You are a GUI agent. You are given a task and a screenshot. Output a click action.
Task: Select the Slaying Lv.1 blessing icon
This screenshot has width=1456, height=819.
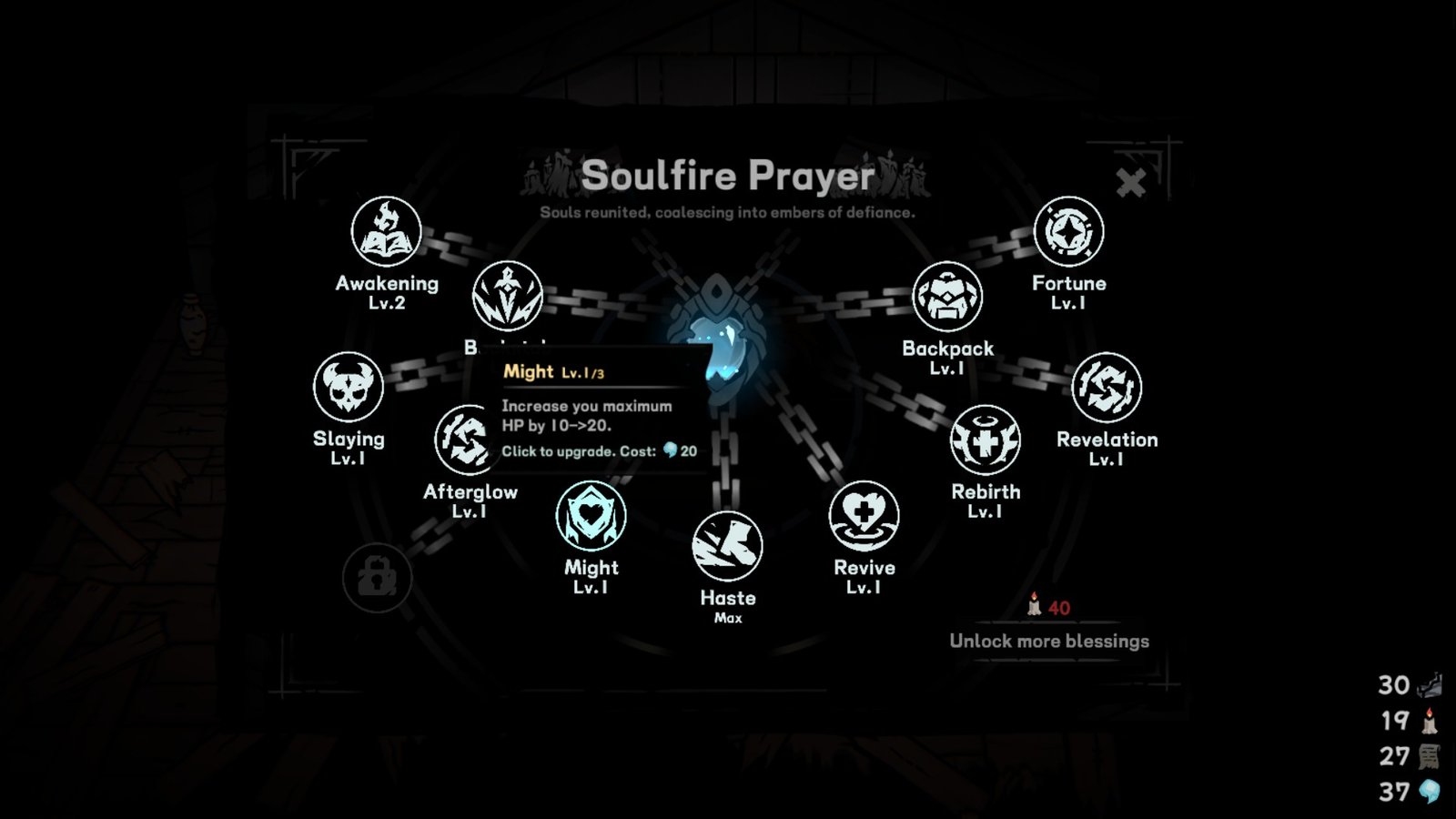pyautogui.click(x=349, y=387)
